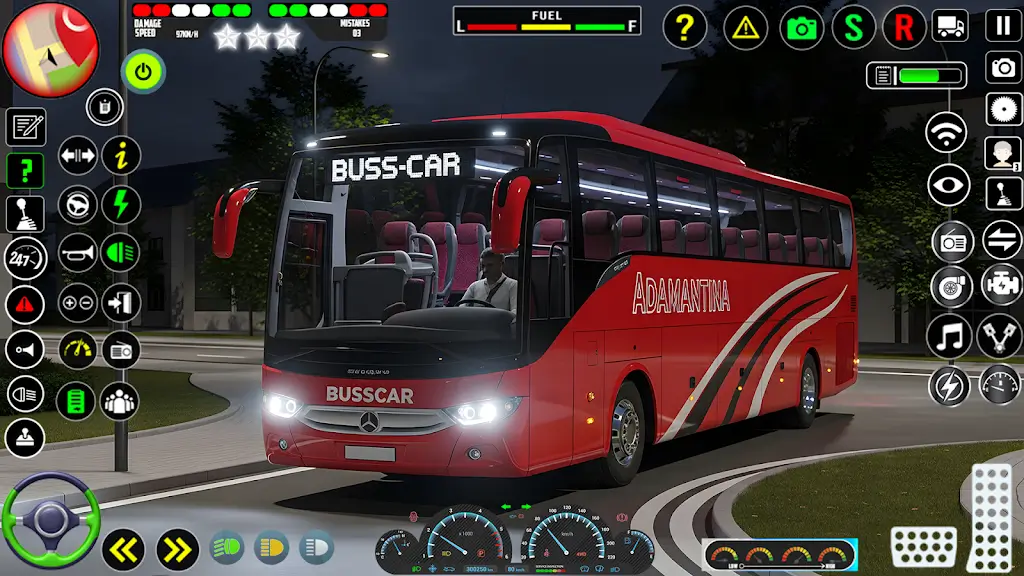
Task: Click the eye view icon
Action: (947, 185)
